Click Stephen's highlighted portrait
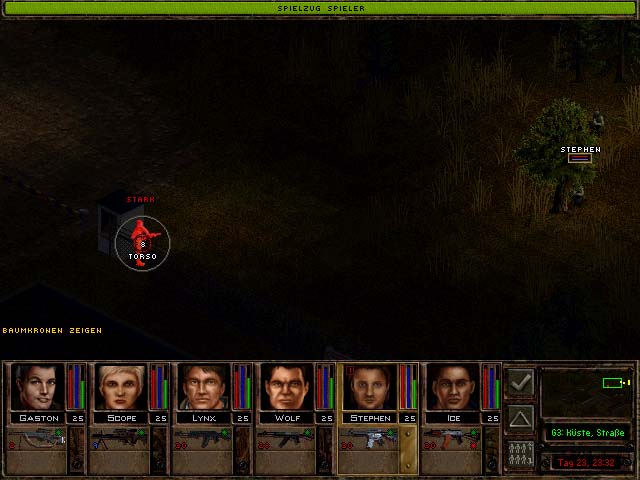The image size is (640, 480). [371, 386]
